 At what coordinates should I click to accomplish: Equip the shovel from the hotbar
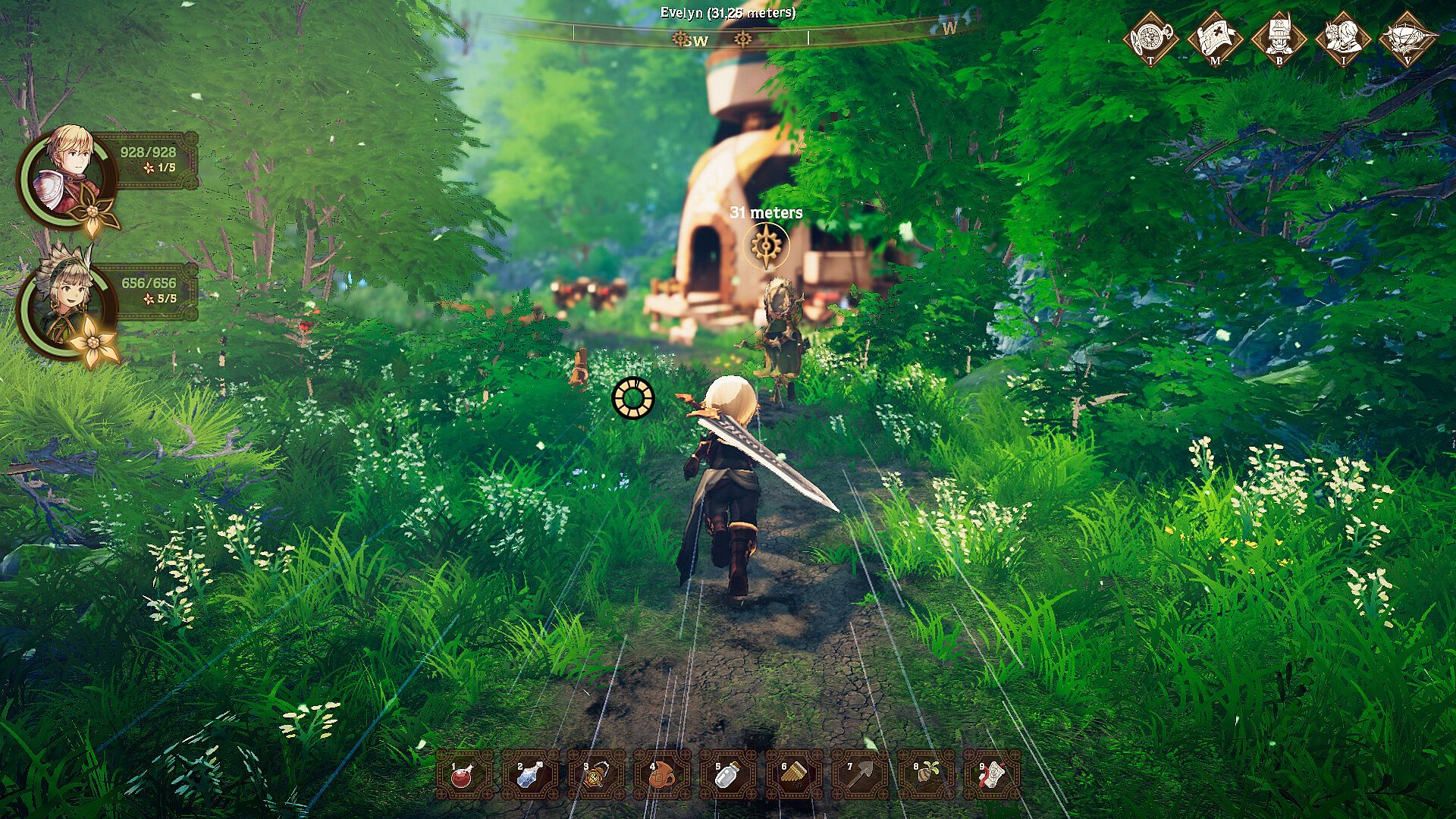859,775
